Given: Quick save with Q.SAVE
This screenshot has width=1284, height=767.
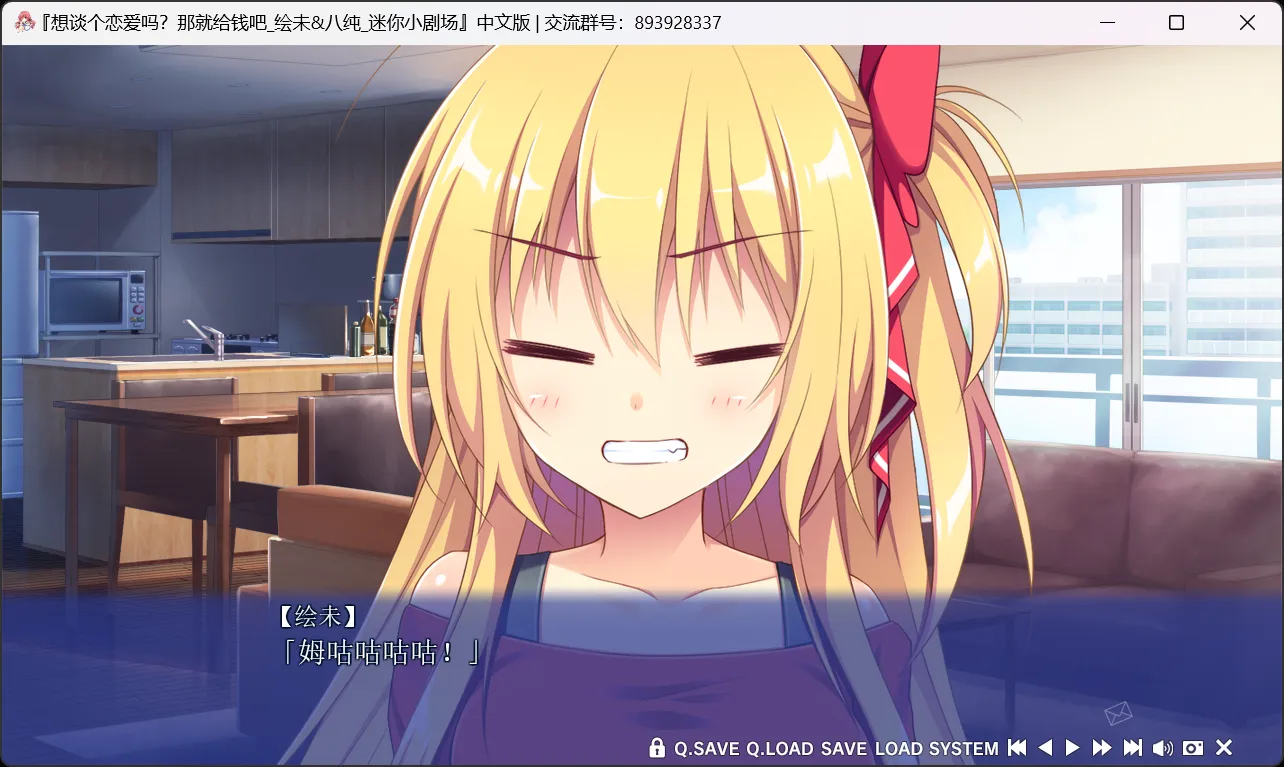Looking at the screenshot, I should point(707,748).
